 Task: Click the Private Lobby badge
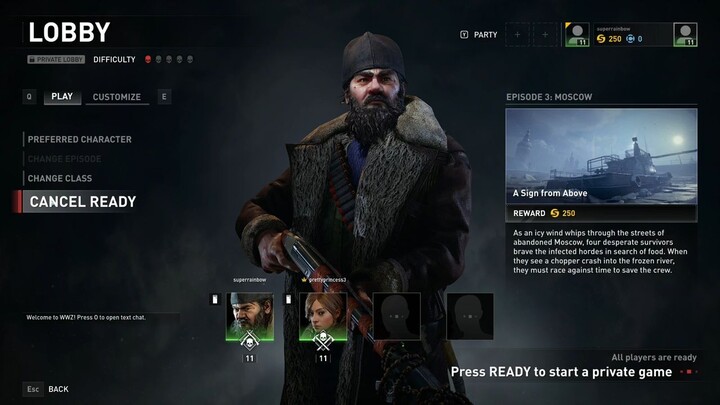tap(56, 60)
